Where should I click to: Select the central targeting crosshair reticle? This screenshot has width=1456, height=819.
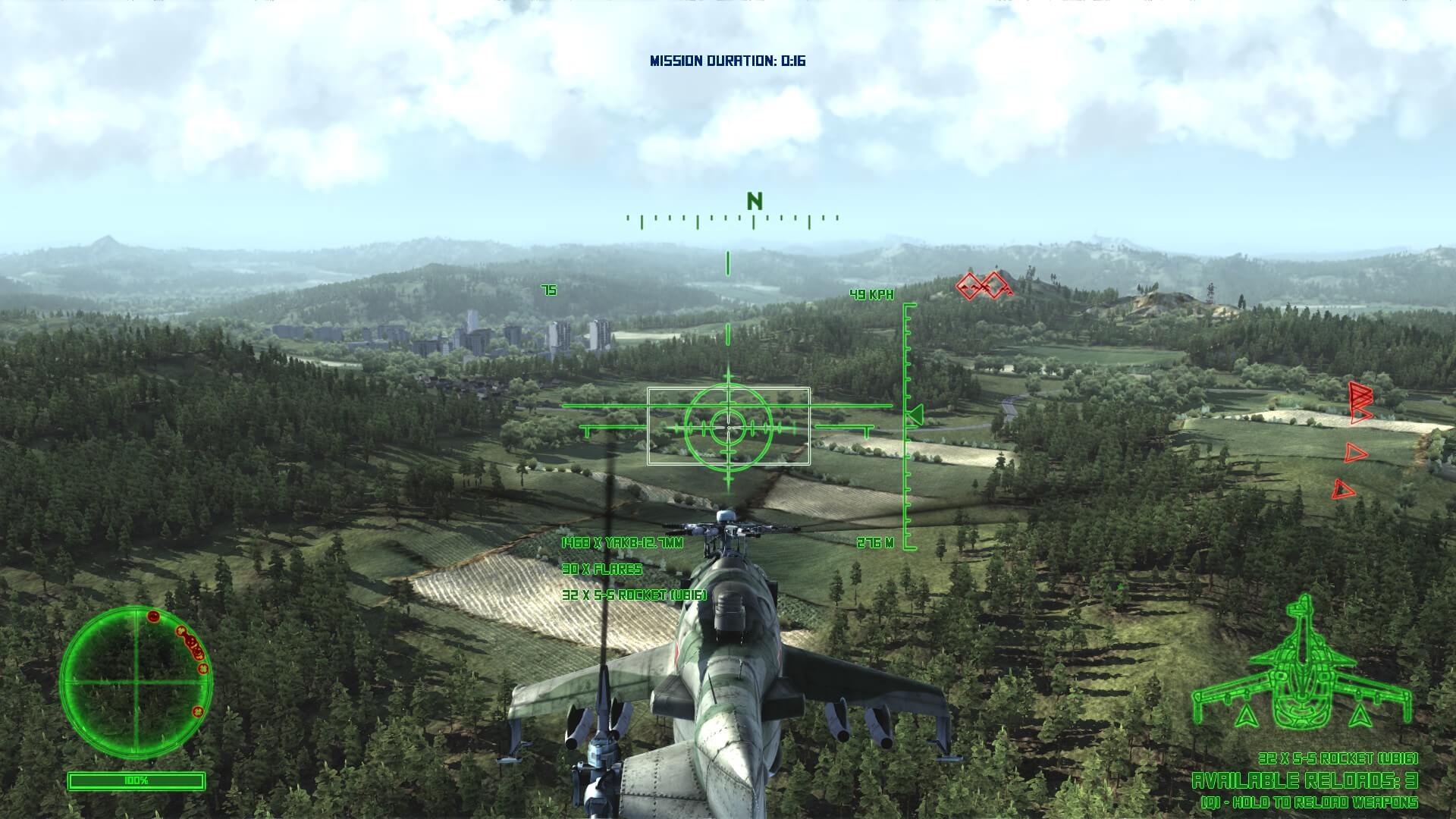click(x=728, y=427)
